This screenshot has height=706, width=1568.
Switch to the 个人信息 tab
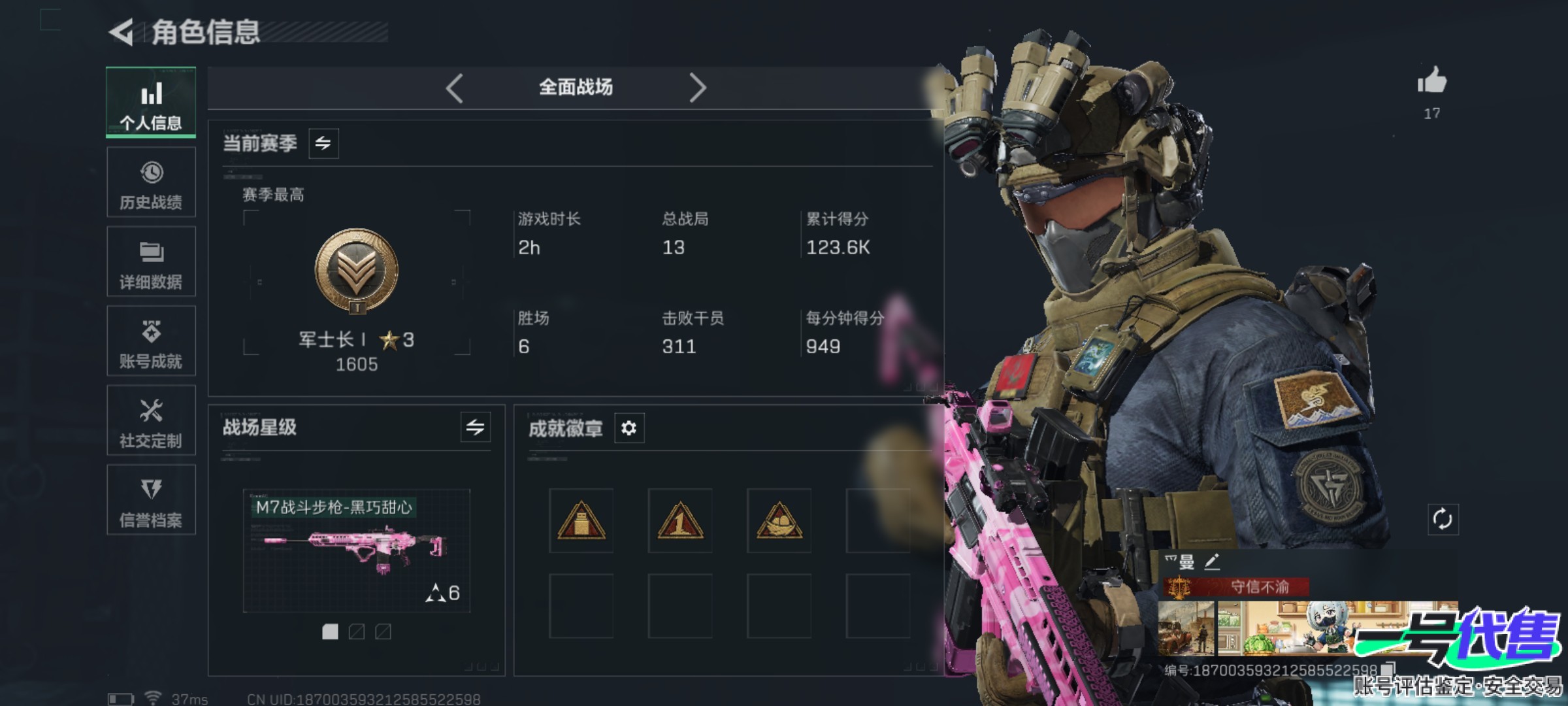pyautogui.click(x=151, y=103)
